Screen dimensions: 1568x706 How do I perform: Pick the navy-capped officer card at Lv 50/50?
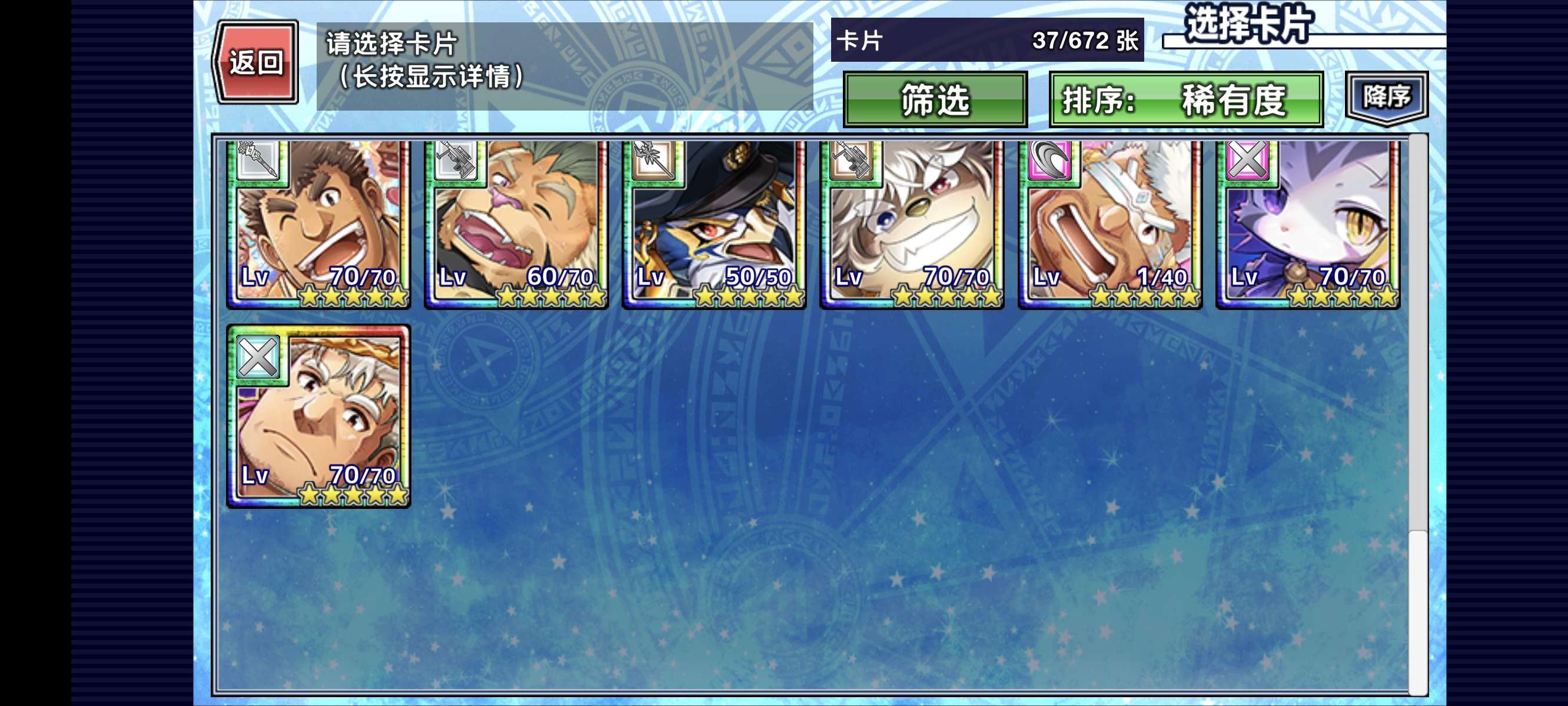pyautogui.click(x=714, y=224)
